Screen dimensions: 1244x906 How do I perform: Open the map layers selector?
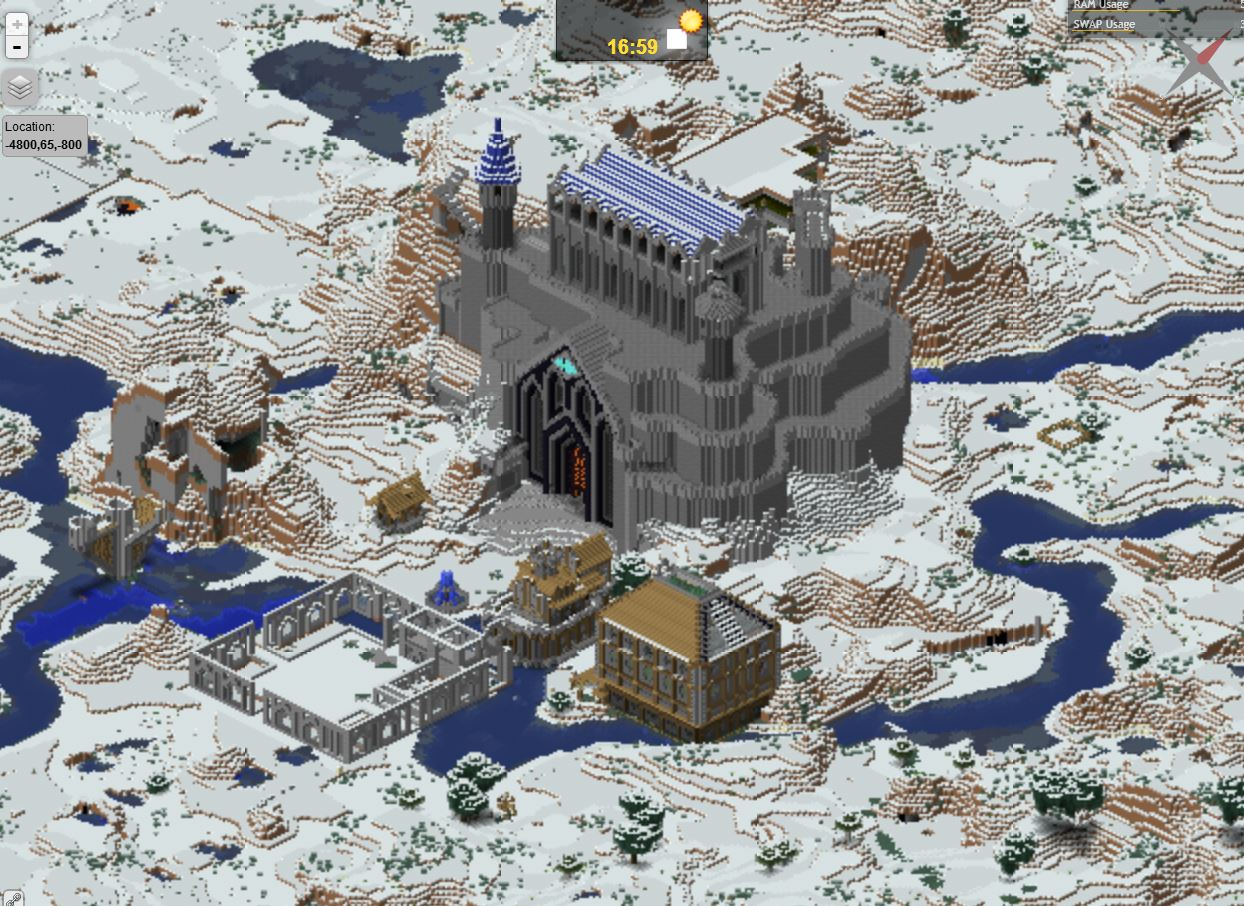pos(20,88)
